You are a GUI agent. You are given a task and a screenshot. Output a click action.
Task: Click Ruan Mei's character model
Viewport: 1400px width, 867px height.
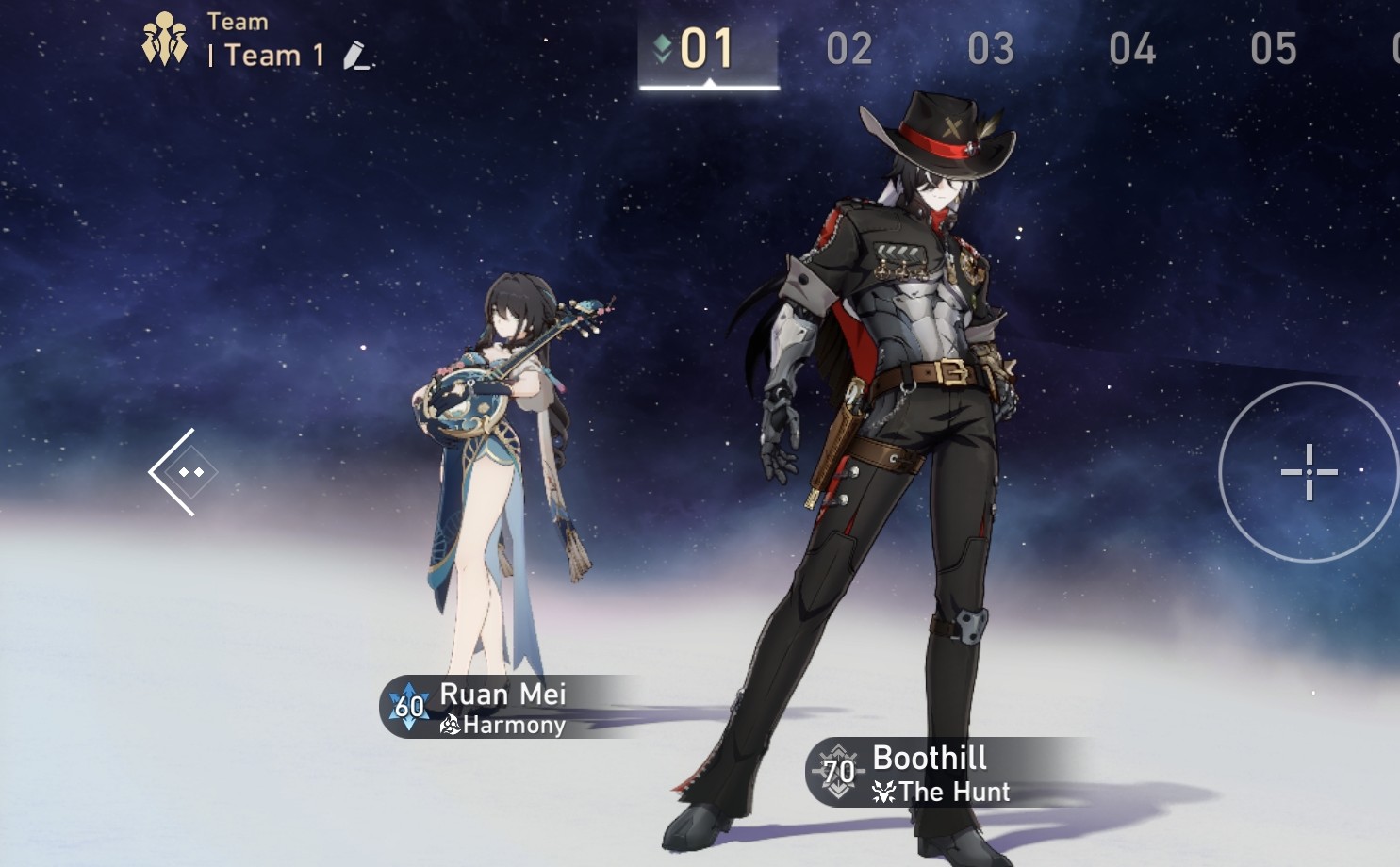(x=500, y=452)
